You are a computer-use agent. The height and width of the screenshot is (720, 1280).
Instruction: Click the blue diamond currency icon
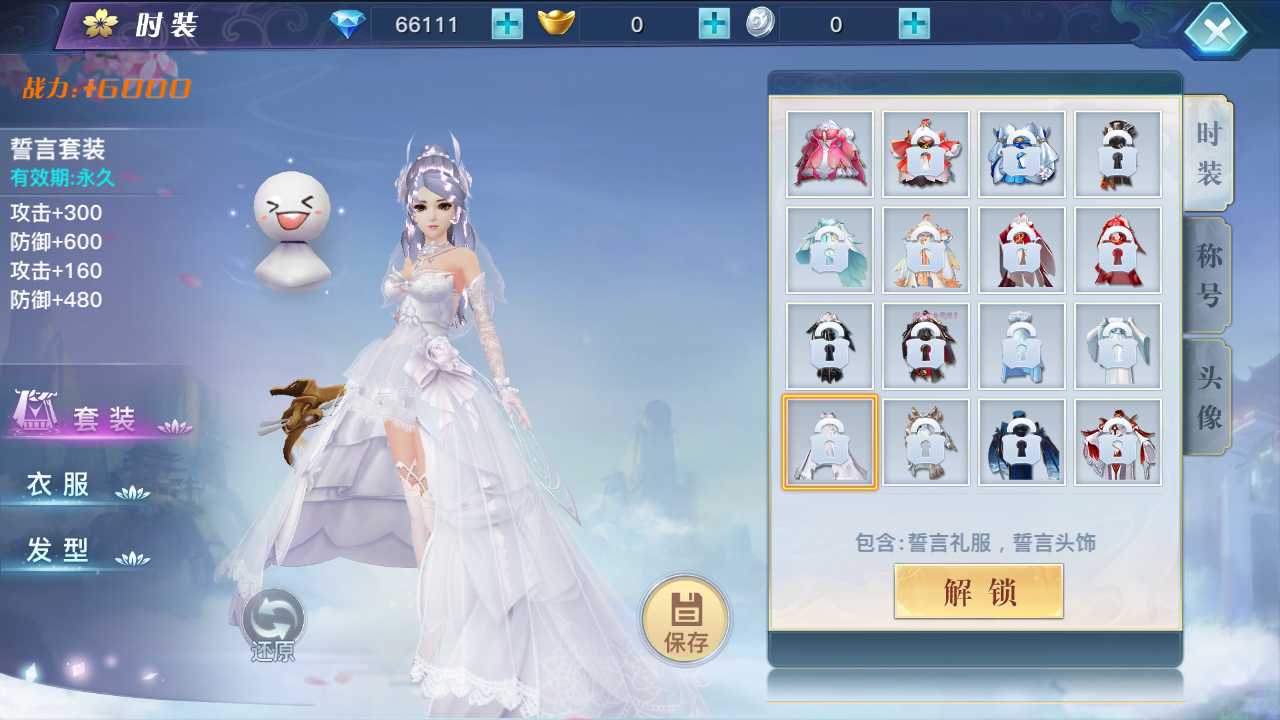point(350,23)
